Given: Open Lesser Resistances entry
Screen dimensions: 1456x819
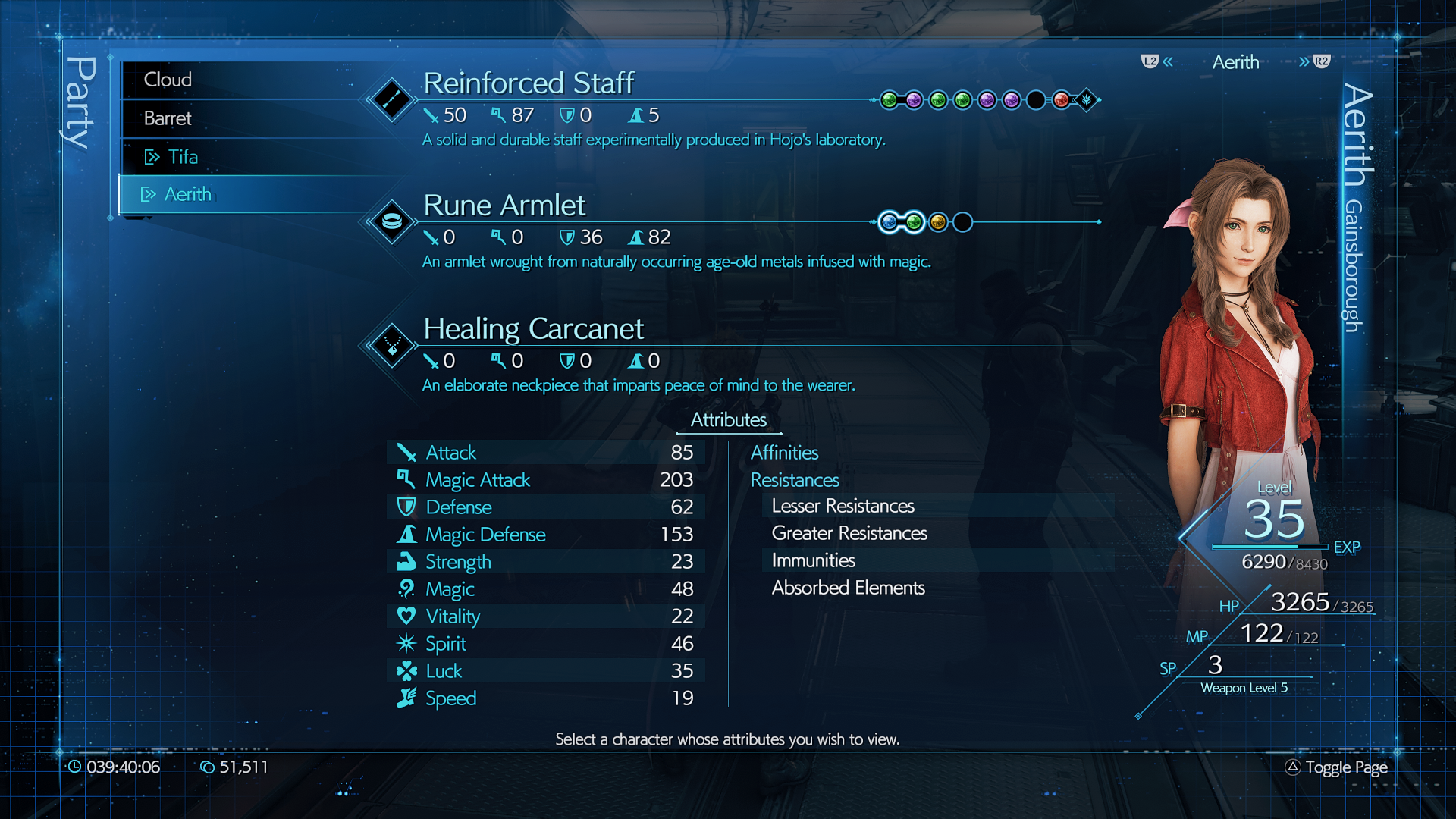Looking at the screenshot, I should pos(843,506).
